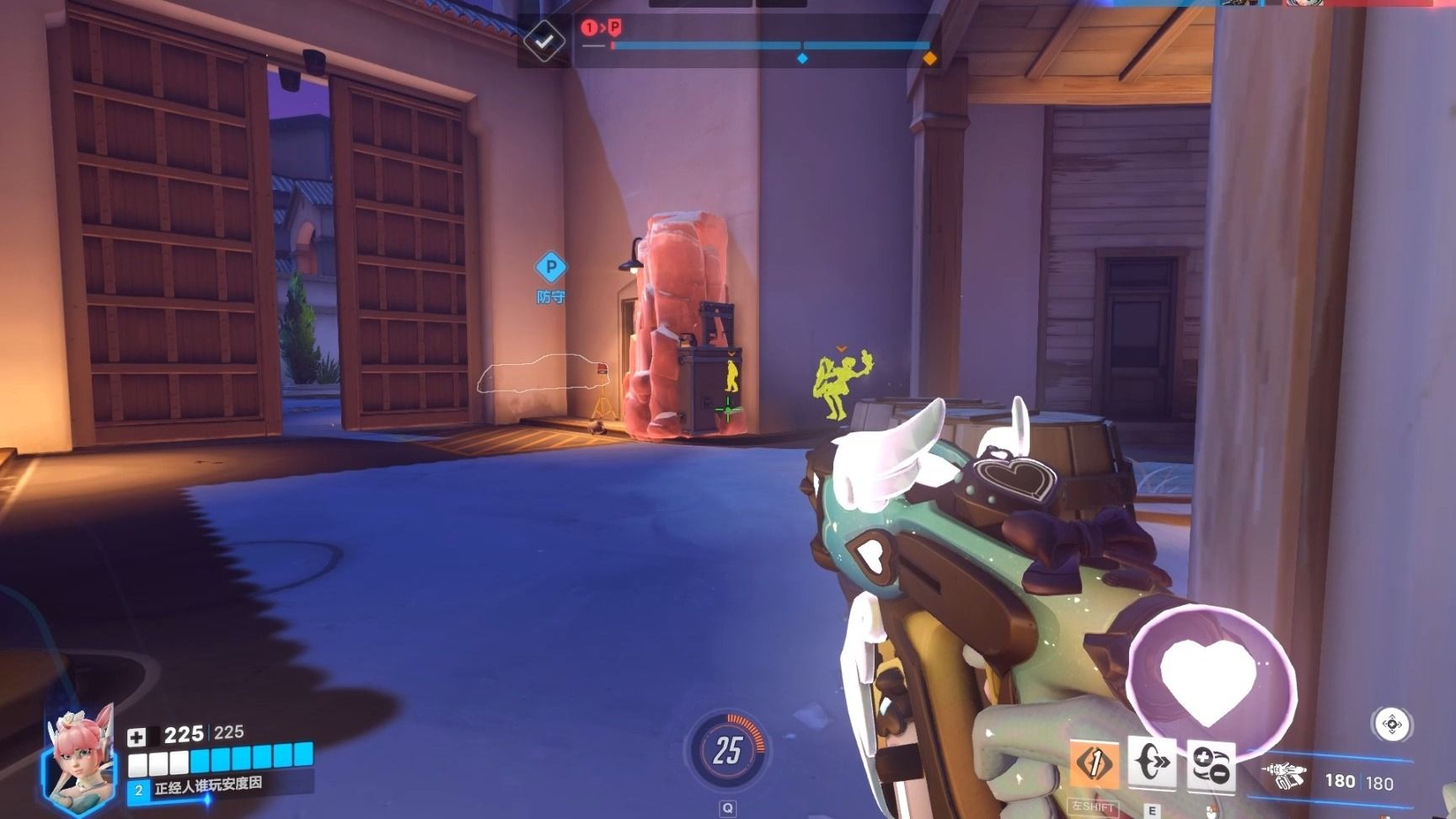
Task: Click the orange endpoint diamond on progress bar
Action: coord(929,58)
